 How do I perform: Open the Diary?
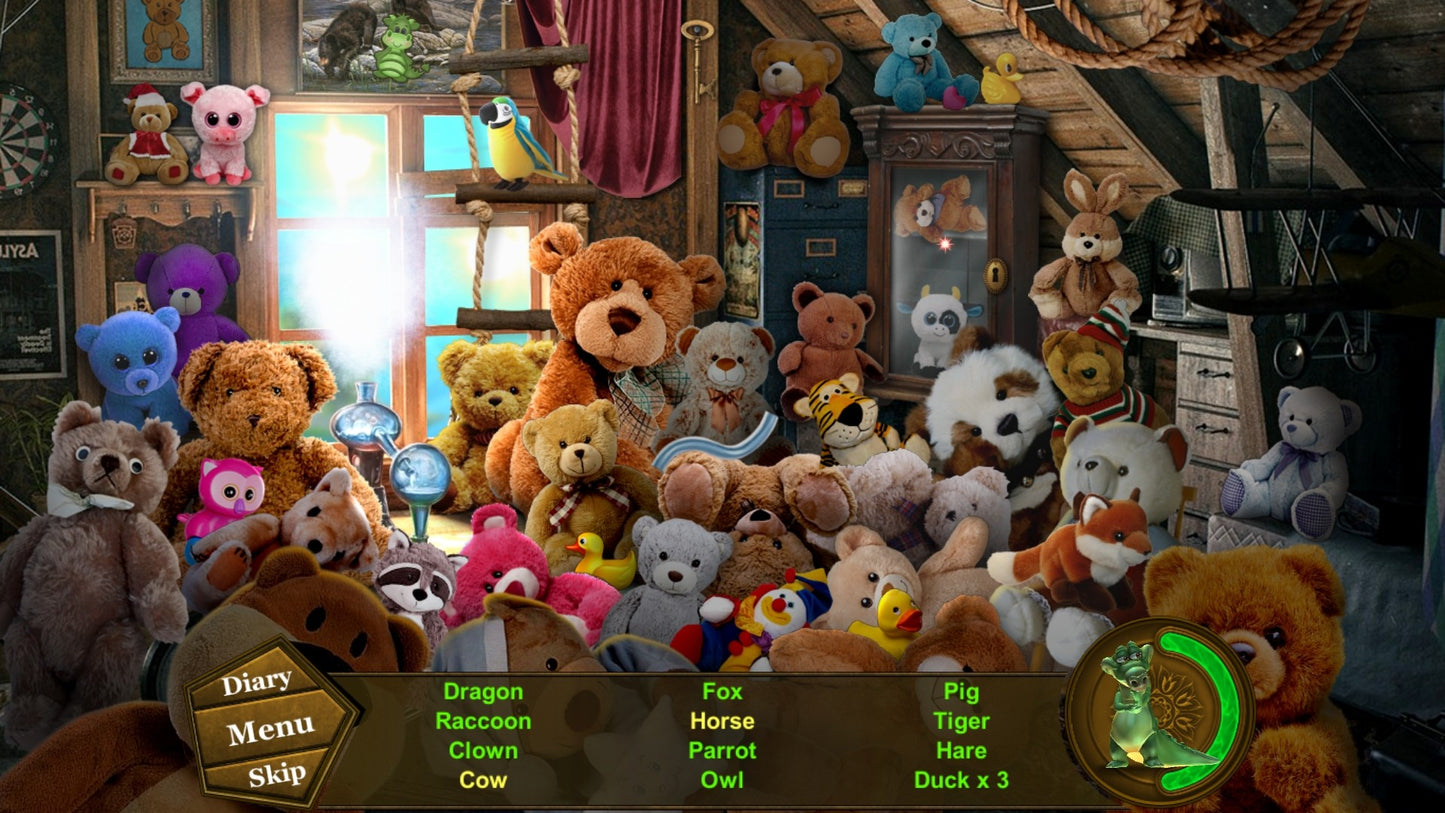click(257, 684)
